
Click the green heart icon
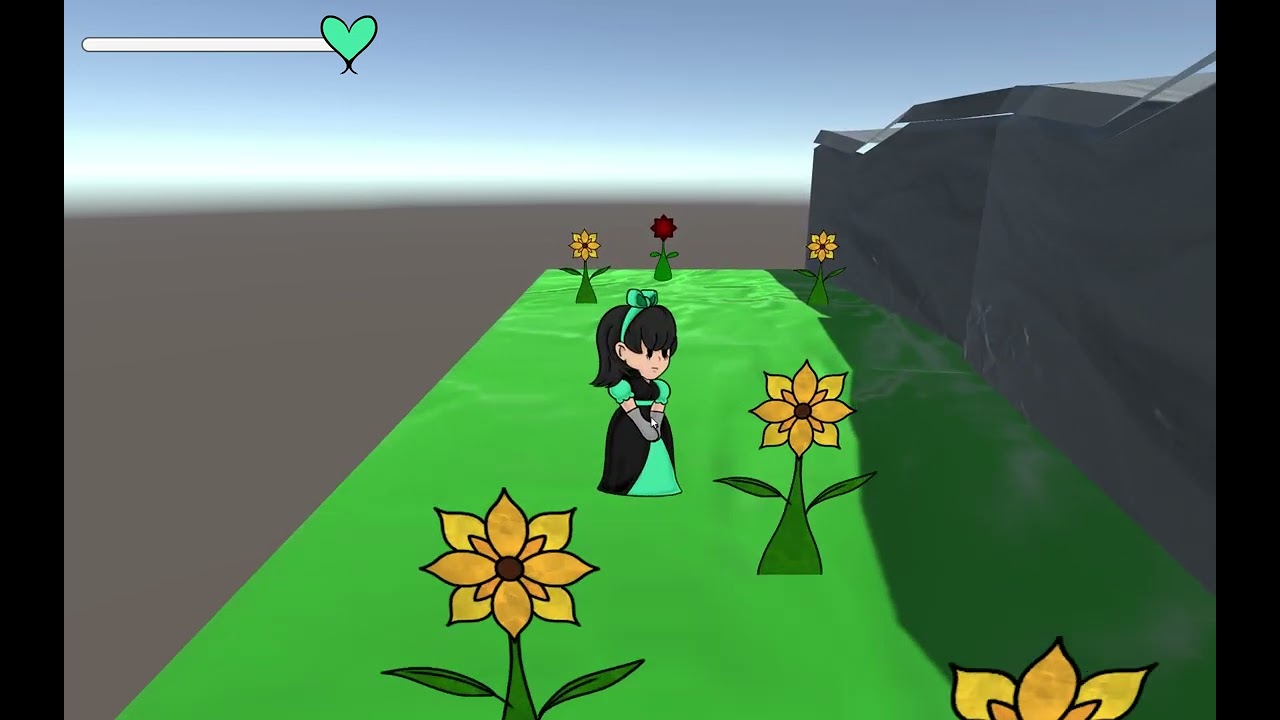click(x=348, y=38)
